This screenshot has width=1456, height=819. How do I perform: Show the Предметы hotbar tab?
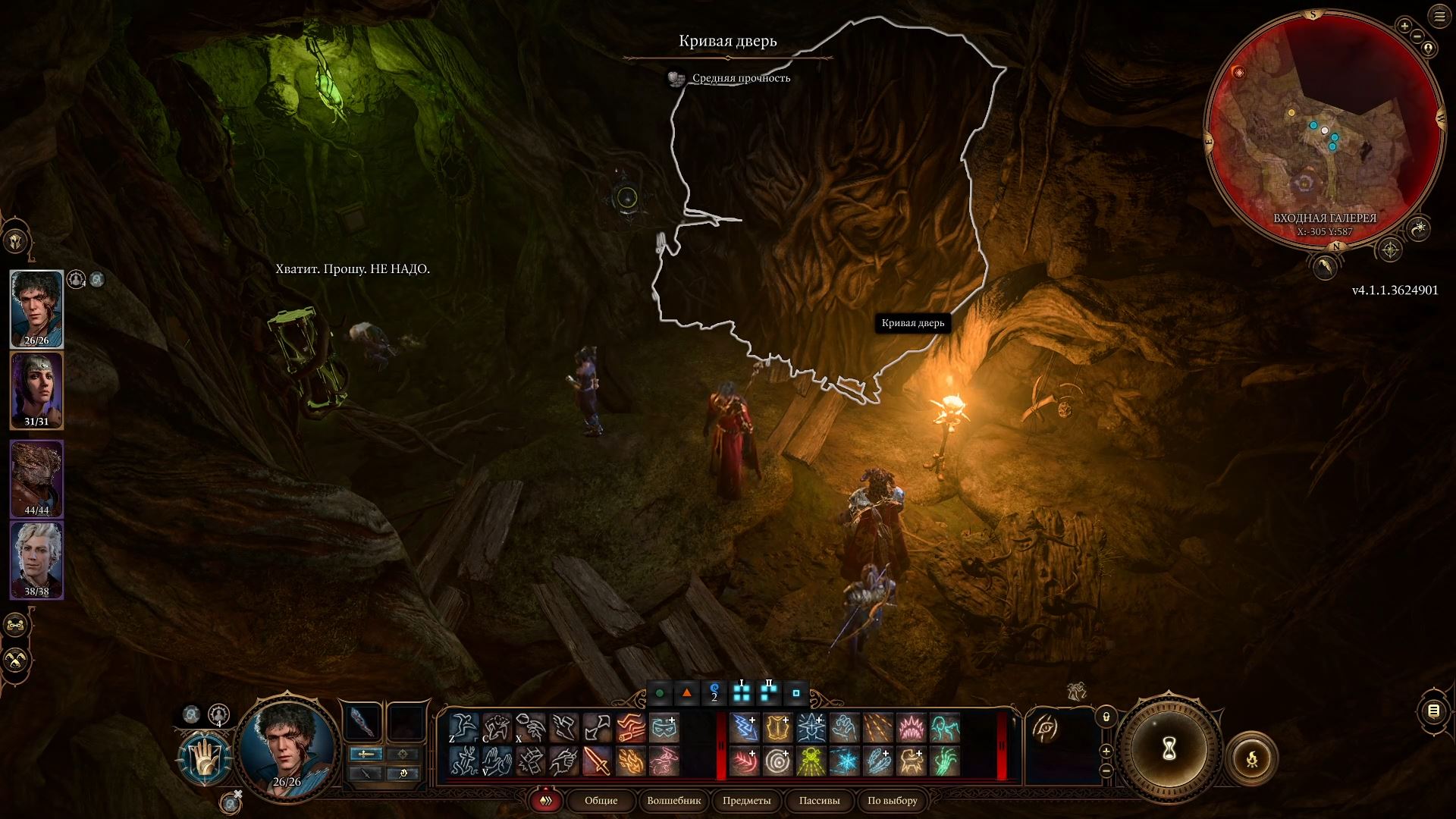pos(746,800)
